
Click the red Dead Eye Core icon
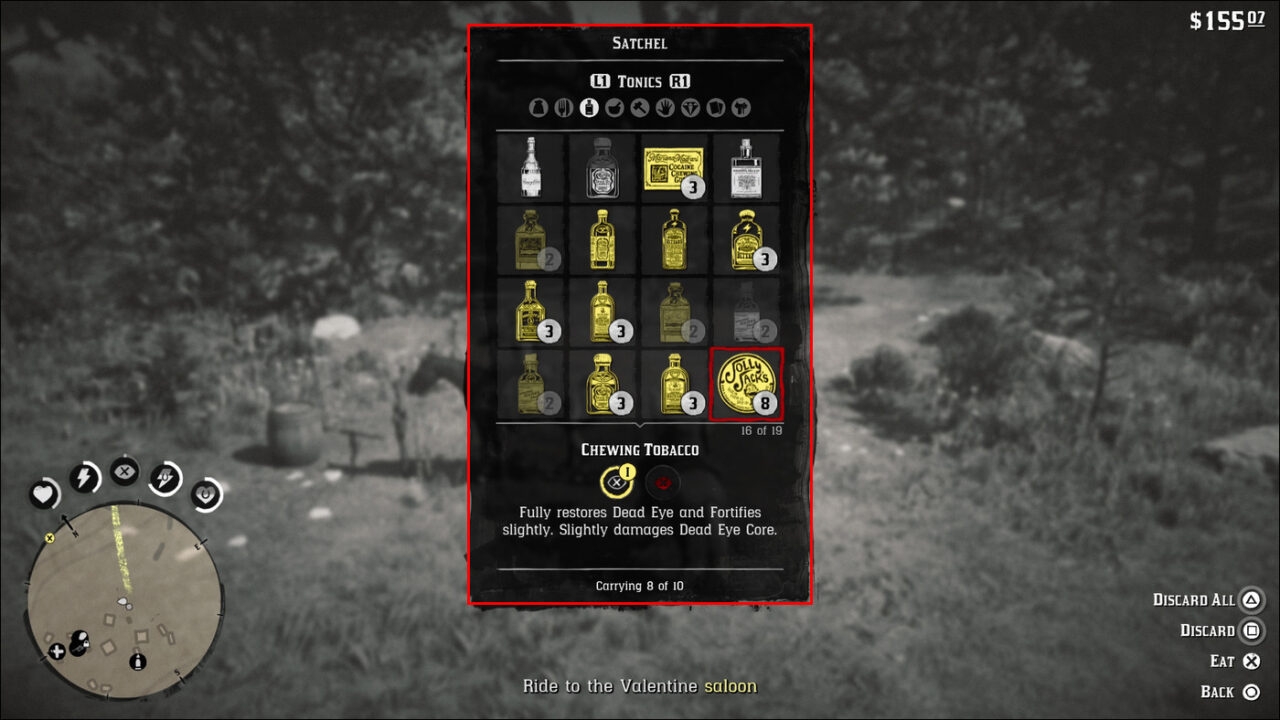tap(662, 482)
